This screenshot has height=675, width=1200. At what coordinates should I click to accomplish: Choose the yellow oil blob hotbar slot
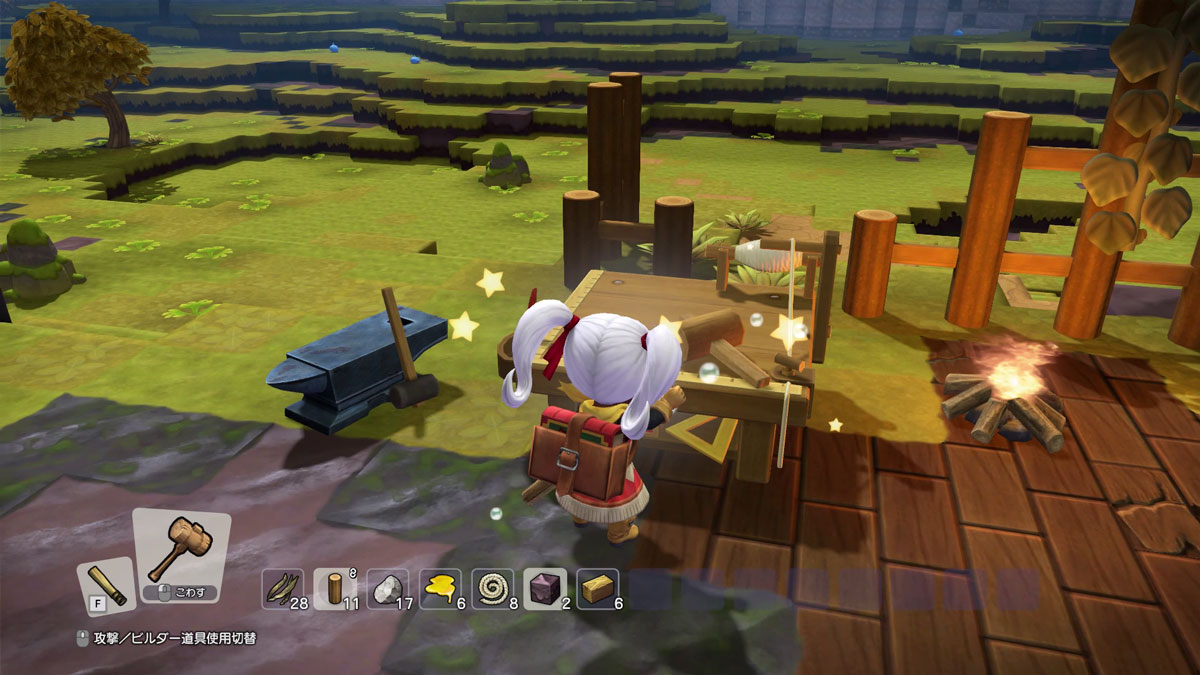440,589
